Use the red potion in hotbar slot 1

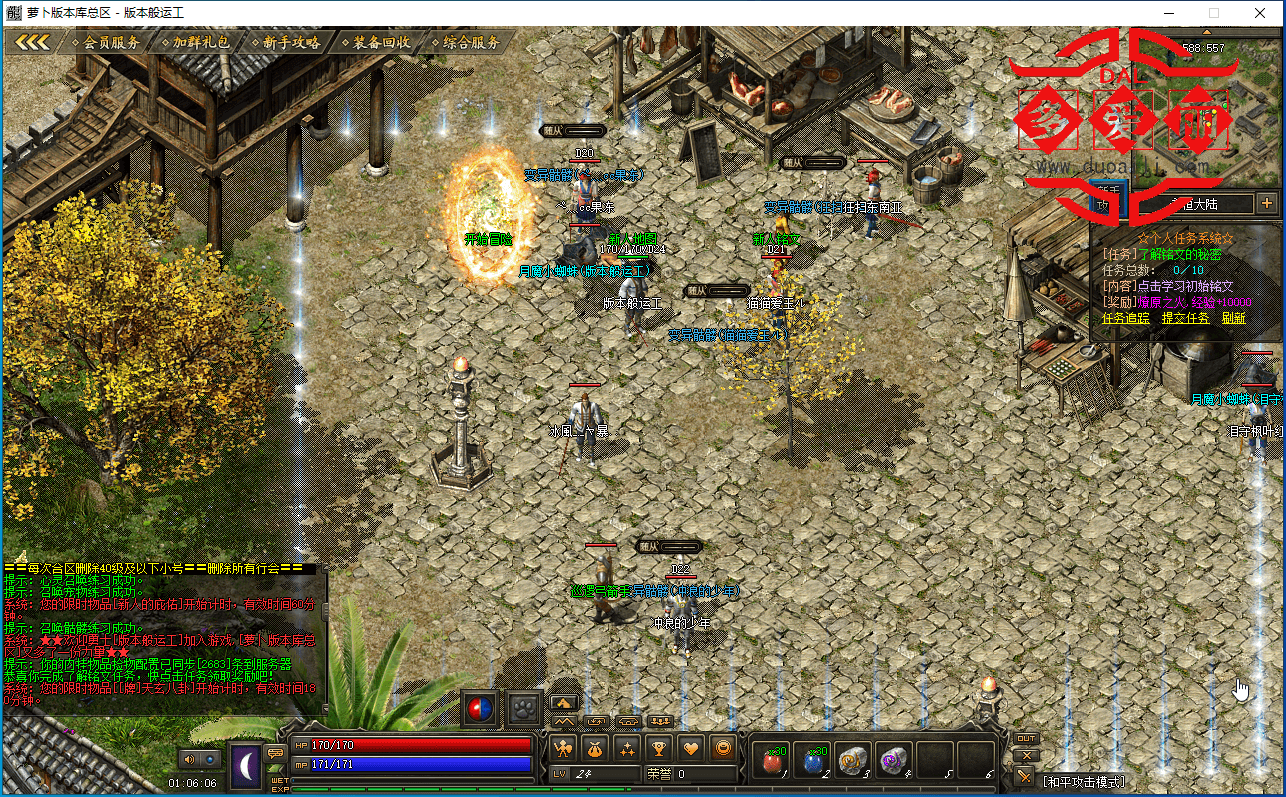[x=770, y=762]
